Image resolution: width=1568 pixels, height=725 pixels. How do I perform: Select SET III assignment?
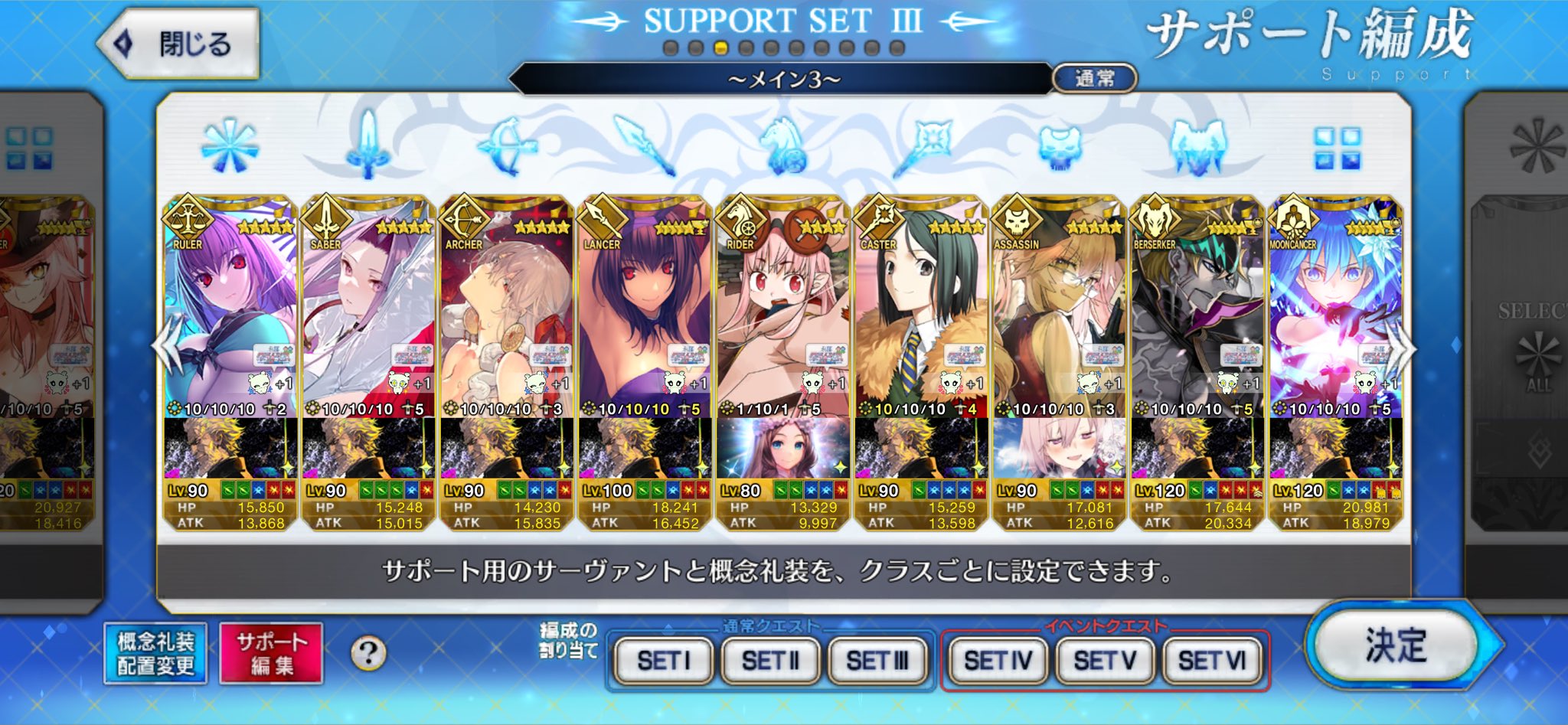877,660
